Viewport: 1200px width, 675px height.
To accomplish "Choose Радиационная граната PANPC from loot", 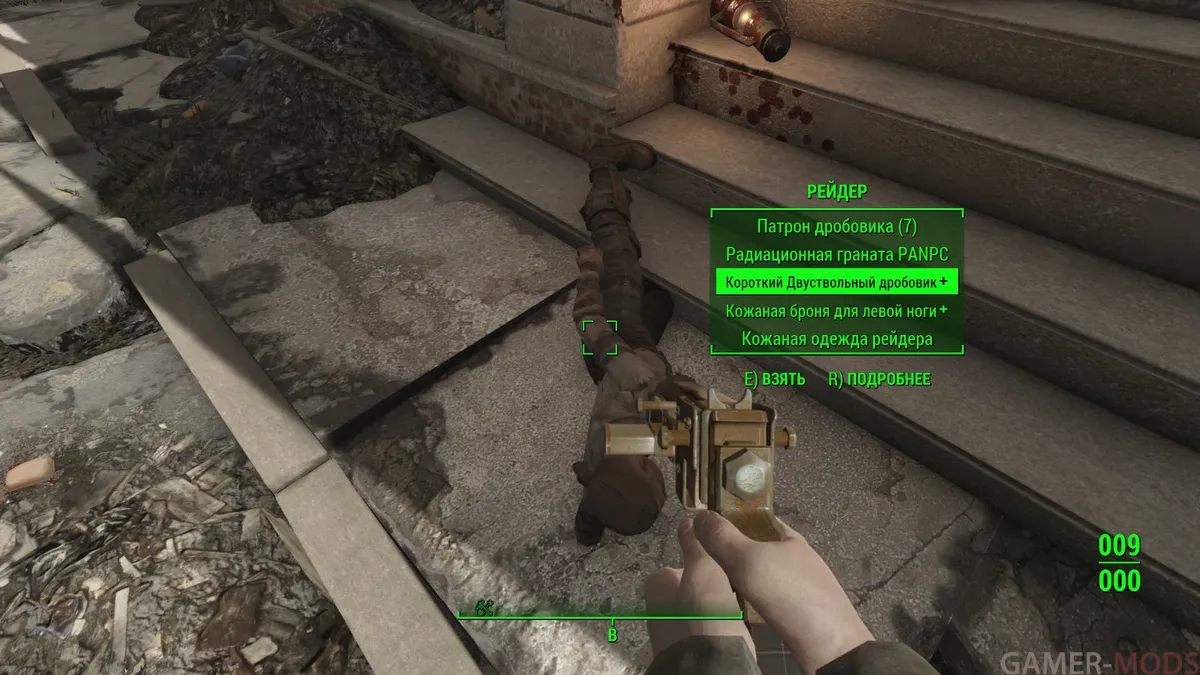I will (836, 253).
